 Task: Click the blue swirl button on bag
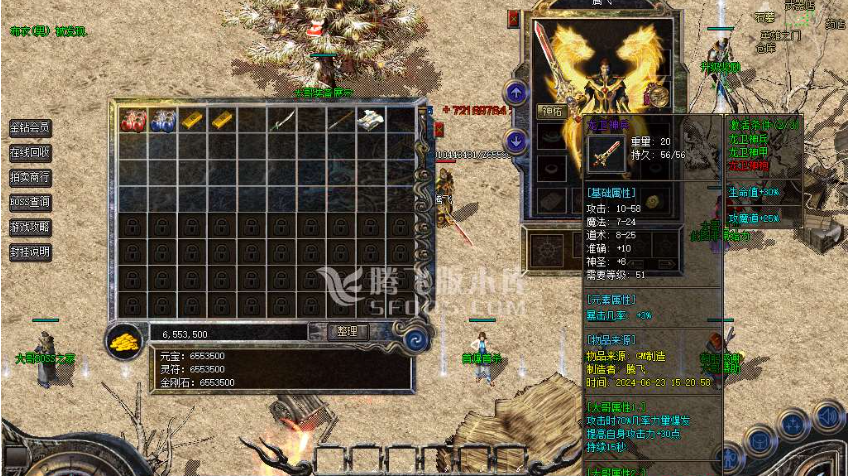411,339
